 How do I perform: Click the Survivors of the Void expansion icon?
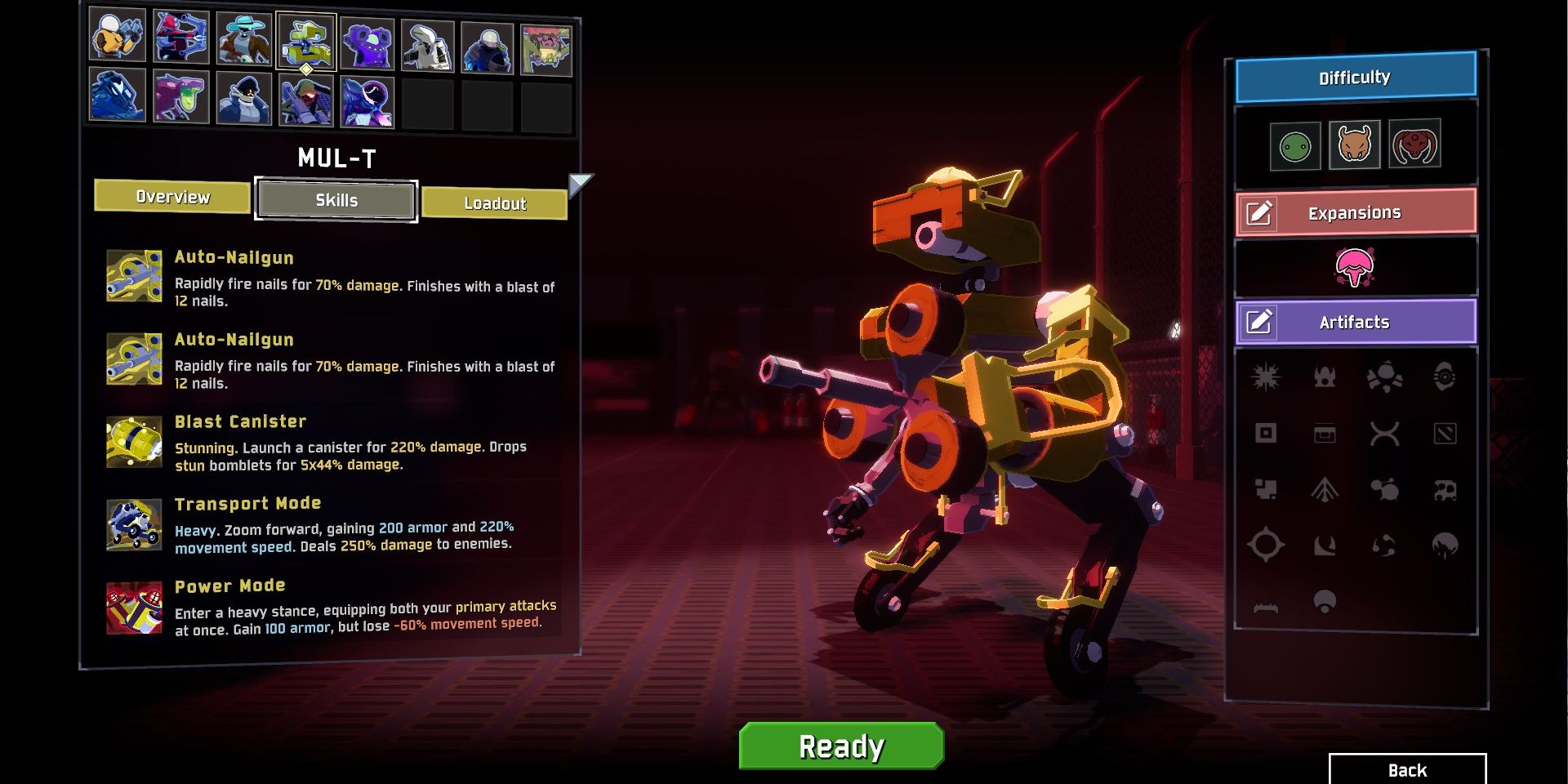point(1356,266)
